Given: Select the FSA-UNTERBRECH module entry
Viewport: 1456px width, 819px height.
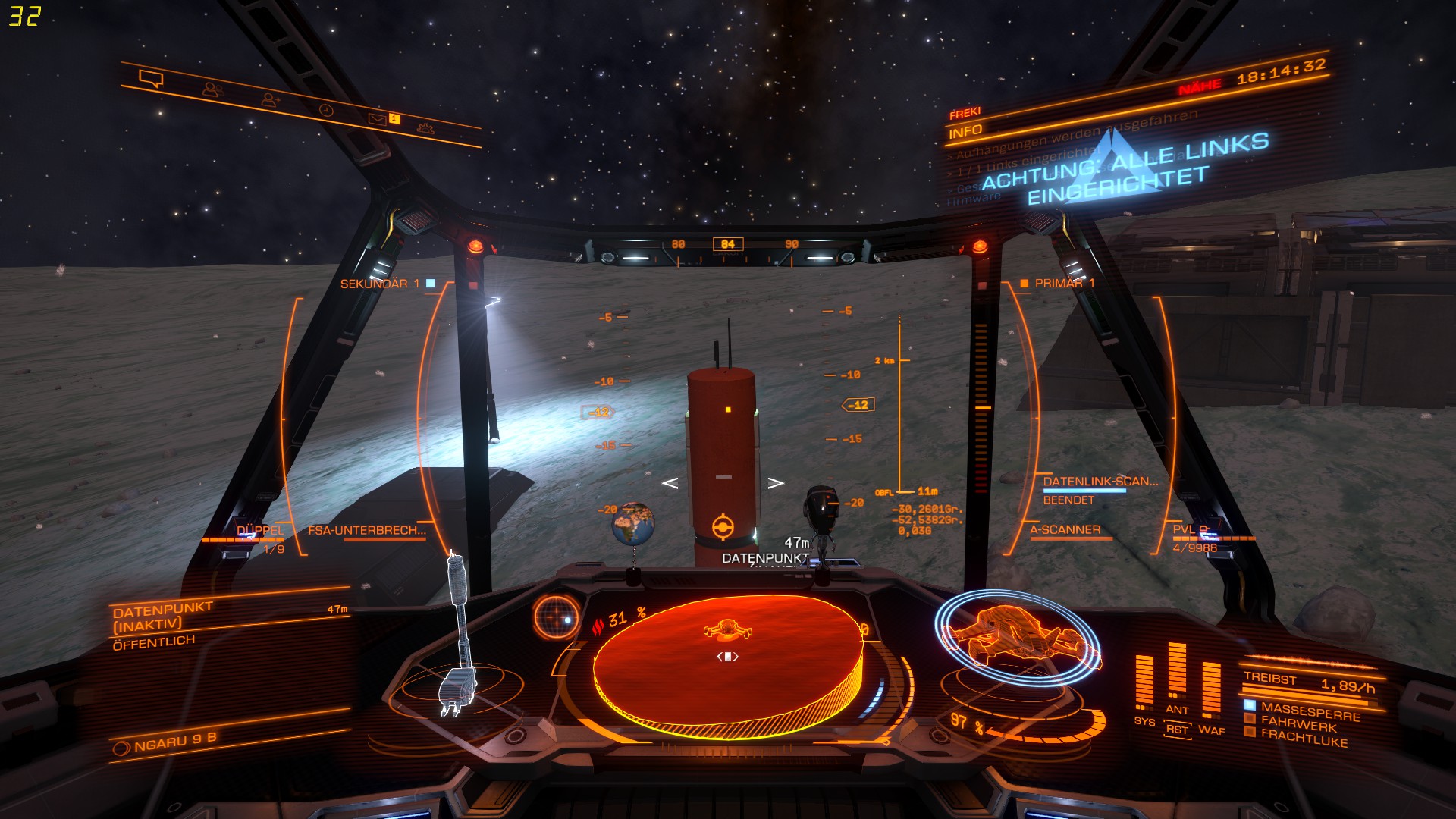Looking at the screenshot, I should pos(367,531).
